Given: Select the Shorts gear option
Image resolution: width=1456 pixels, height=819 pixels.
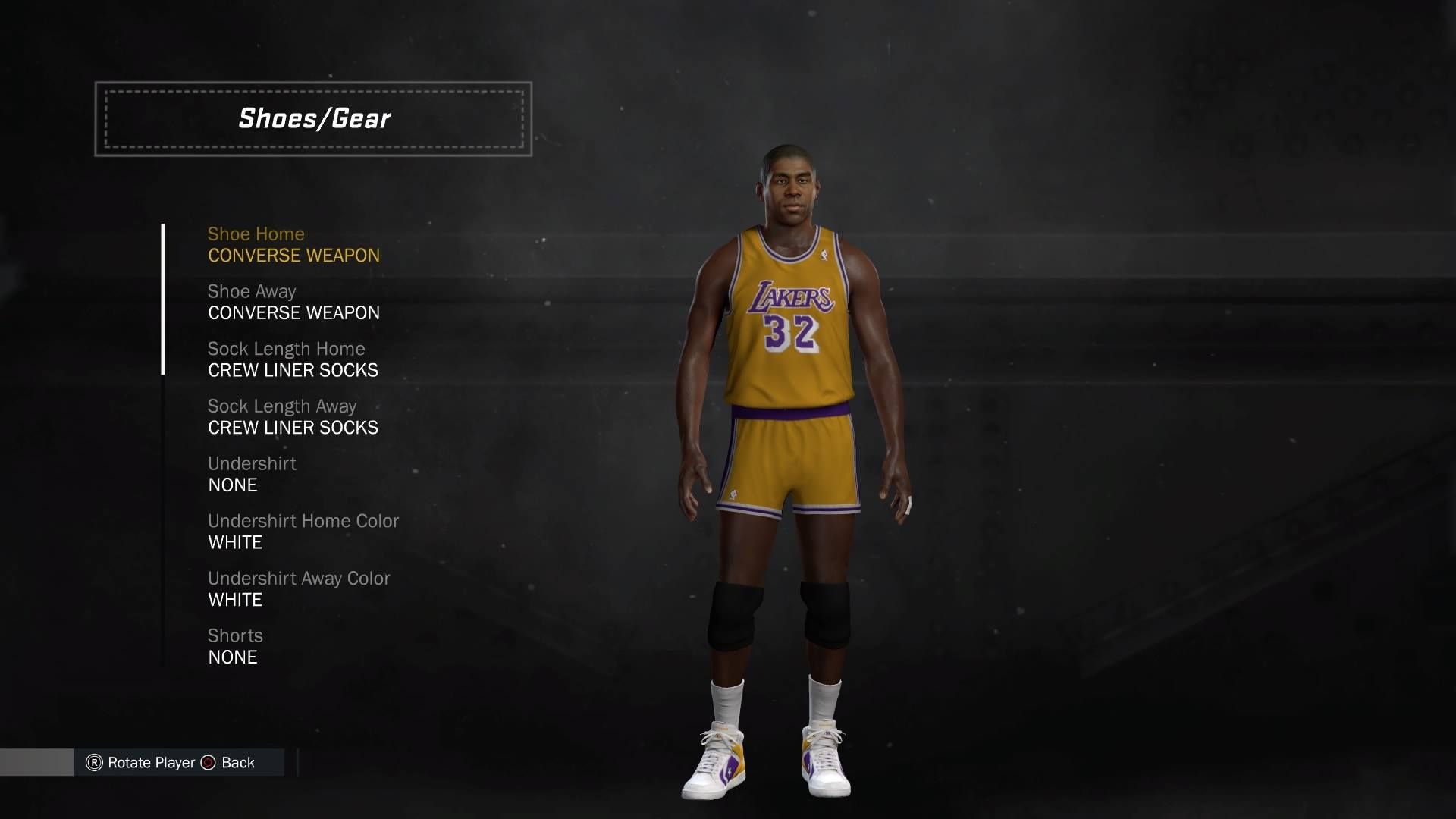Looking at the screenshot, I should (235, 647).
